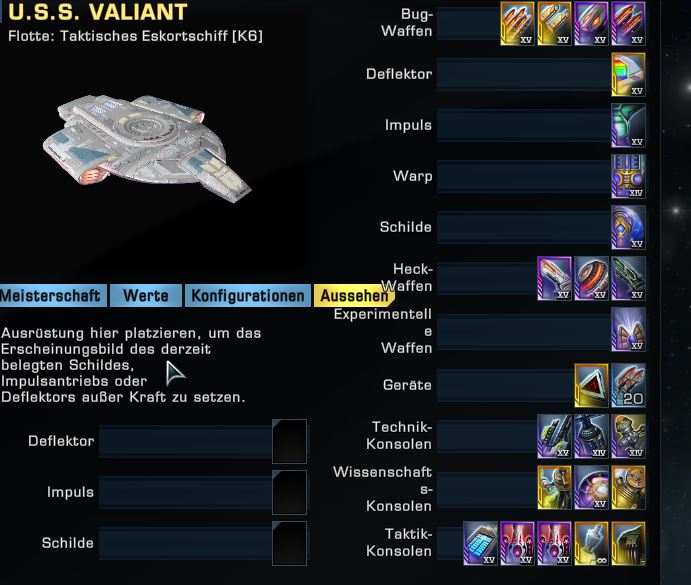
Task: Switch to the Meisterschaft tab
Action: (x=51, y=296)
